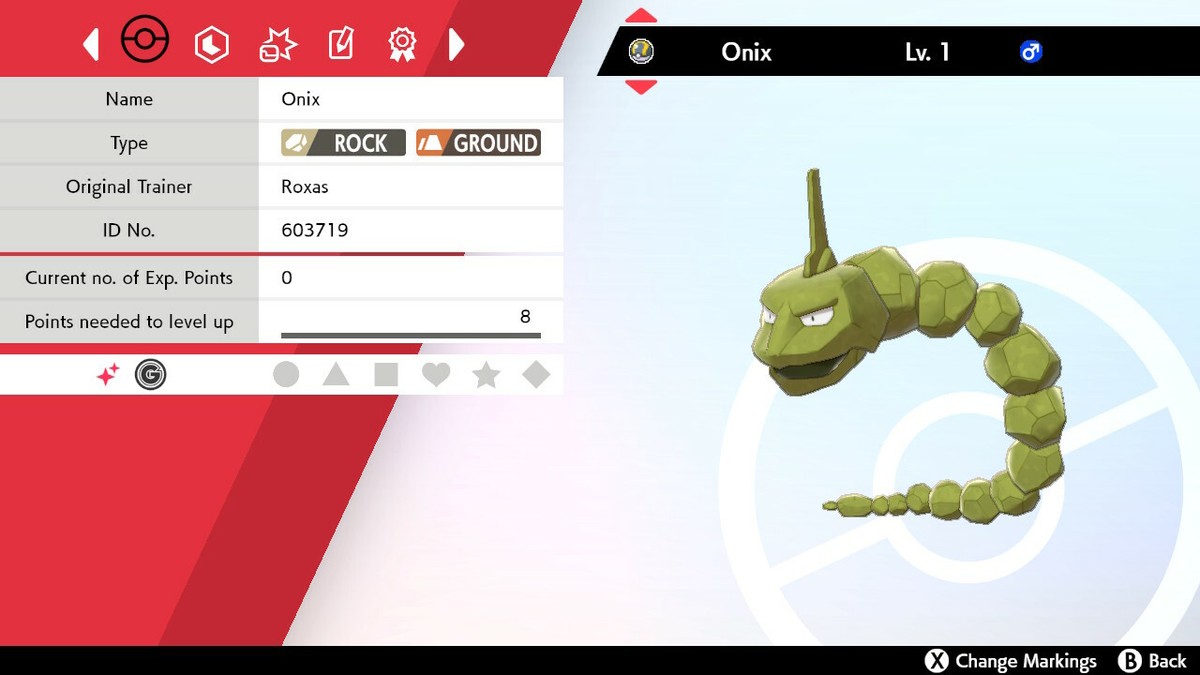Show the trainer memo tab
The image size is (1200, 675).
(x=341, y=44)
